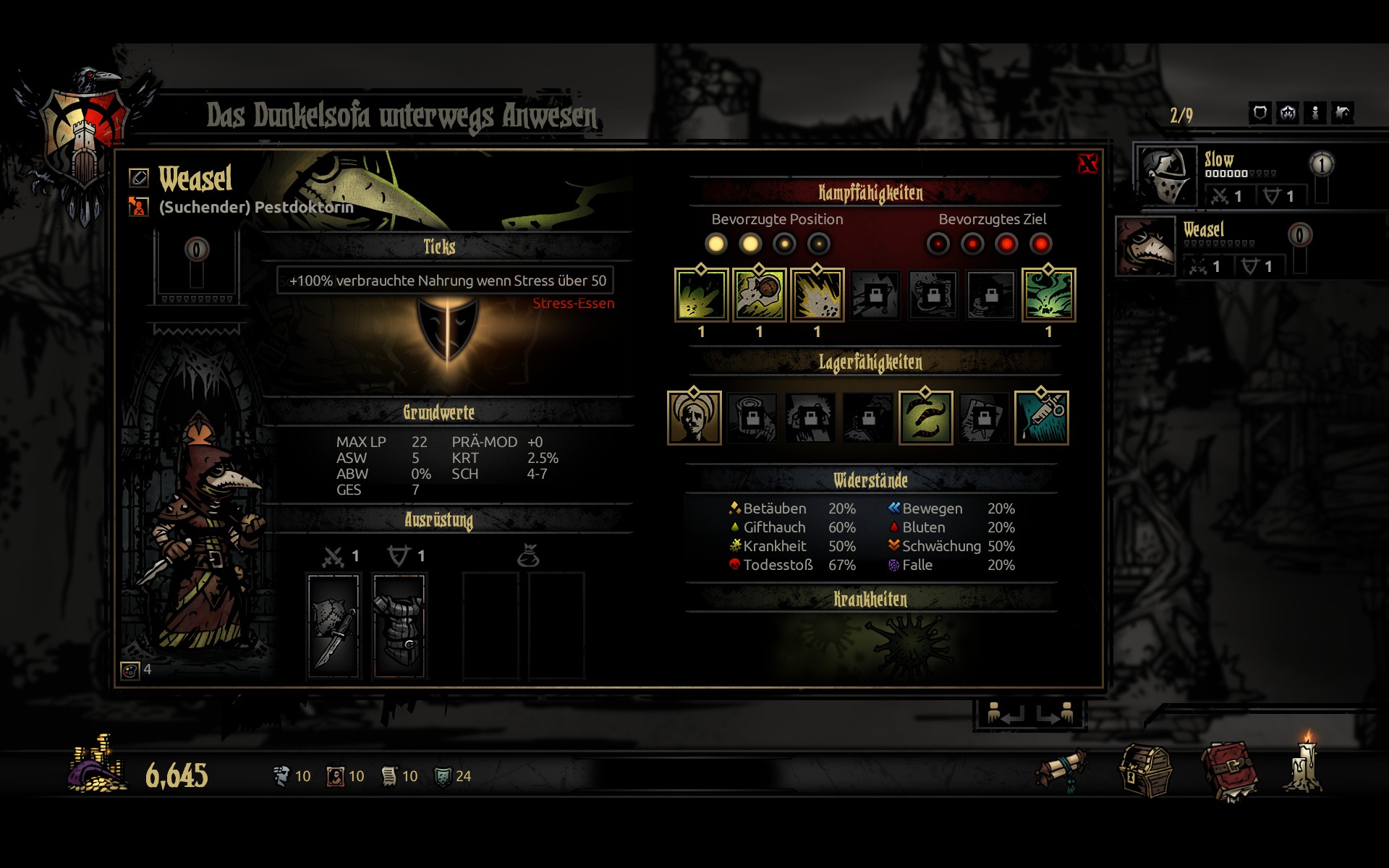Select the face portrait camping skill
Screen dimensions: 1389x868
(x=694, y=418)
